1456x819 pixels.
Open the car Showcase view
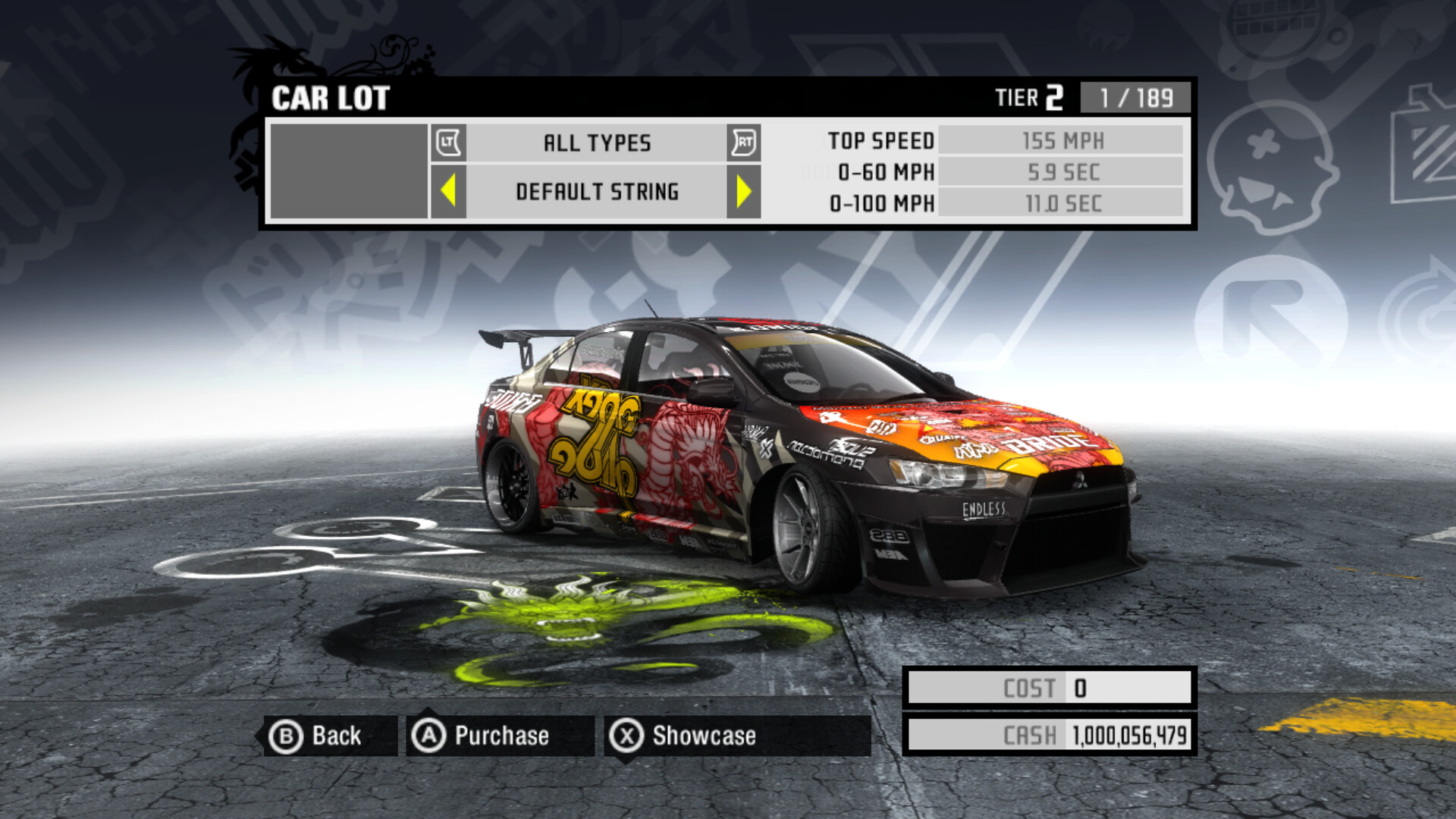[685, 736]
